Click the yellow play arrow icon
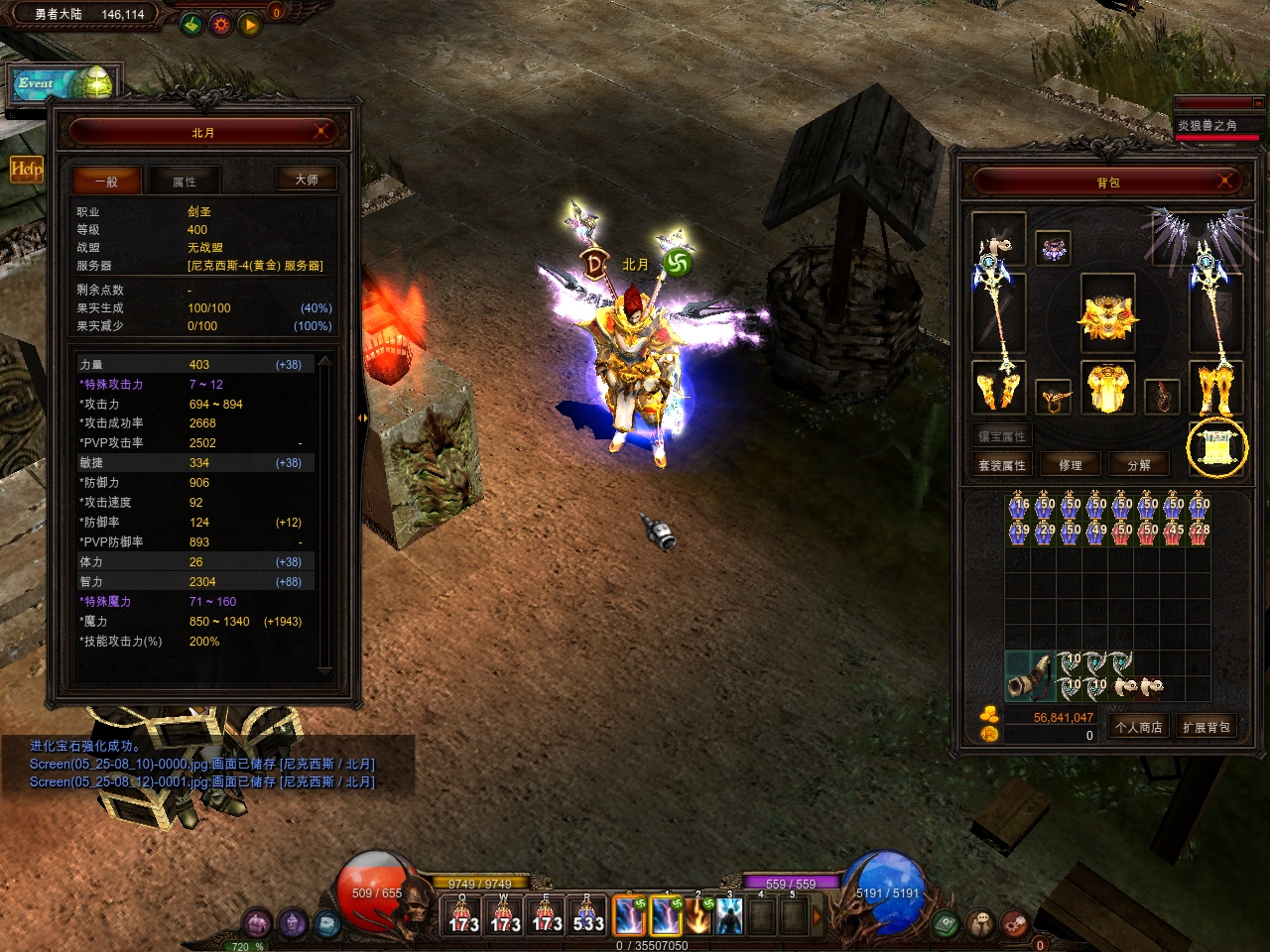This screenshot has width=1270, height=952. click(x=249, y=24)
